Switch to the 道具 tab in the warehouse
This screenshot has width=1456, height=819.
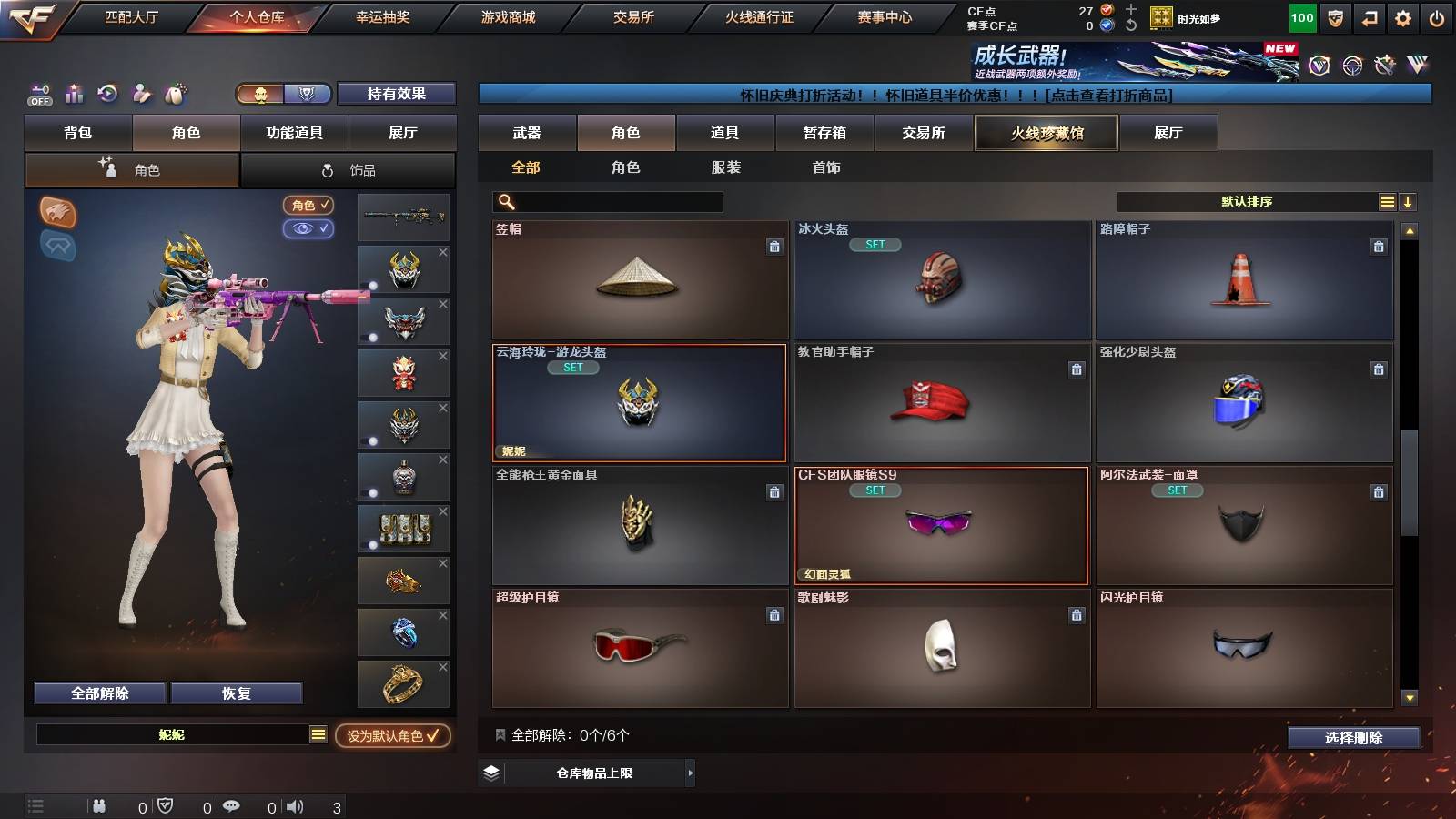[723, 133]
